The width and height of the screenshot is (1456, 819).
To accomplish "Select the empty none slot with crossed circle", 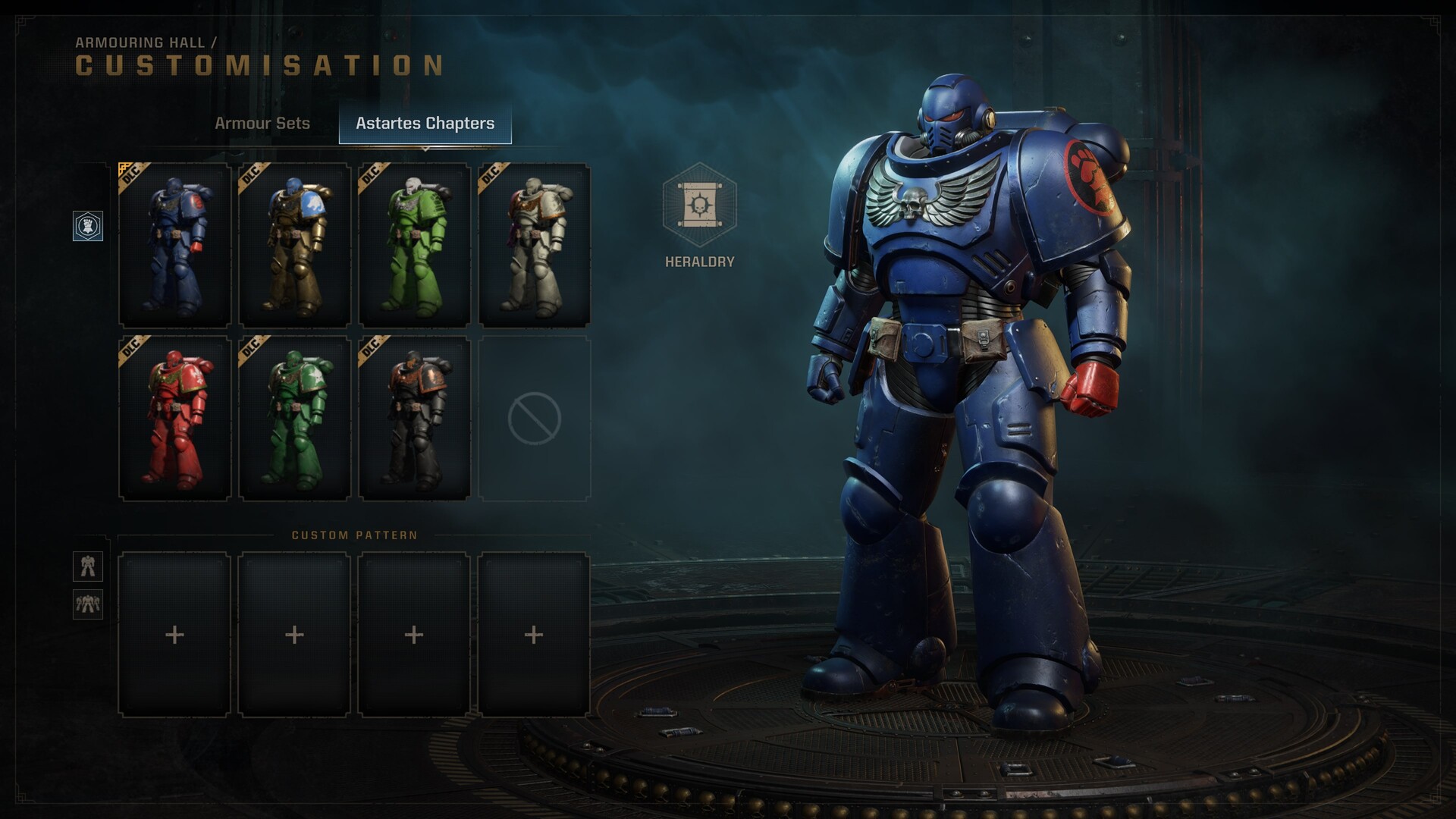I will 535,418.
